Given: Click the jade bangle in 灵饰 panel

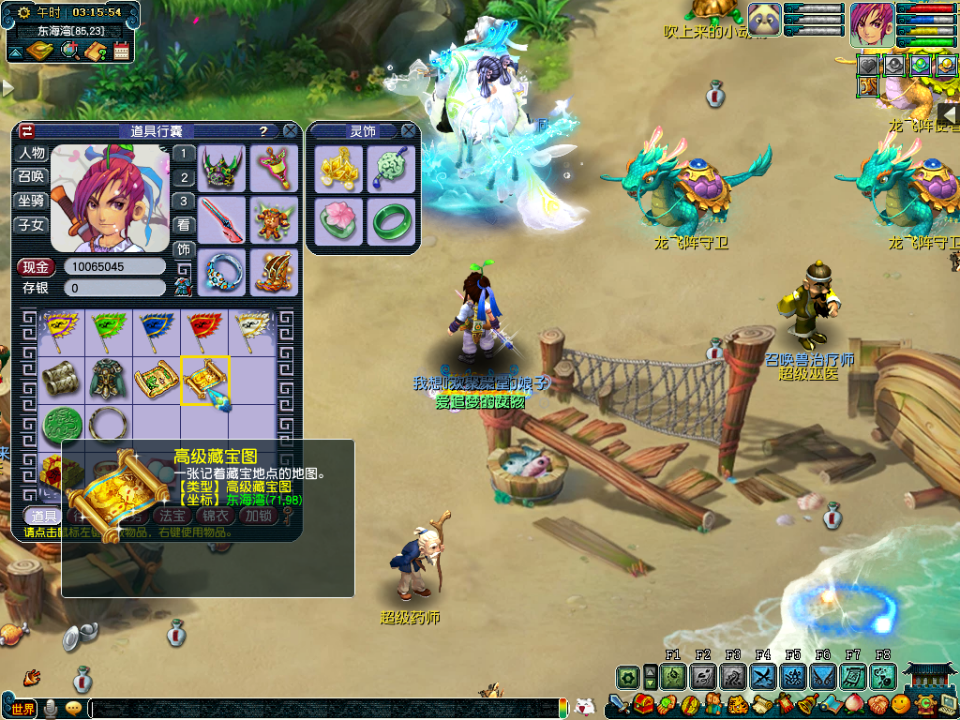Looking at the screenshot, I should (390, 220).
